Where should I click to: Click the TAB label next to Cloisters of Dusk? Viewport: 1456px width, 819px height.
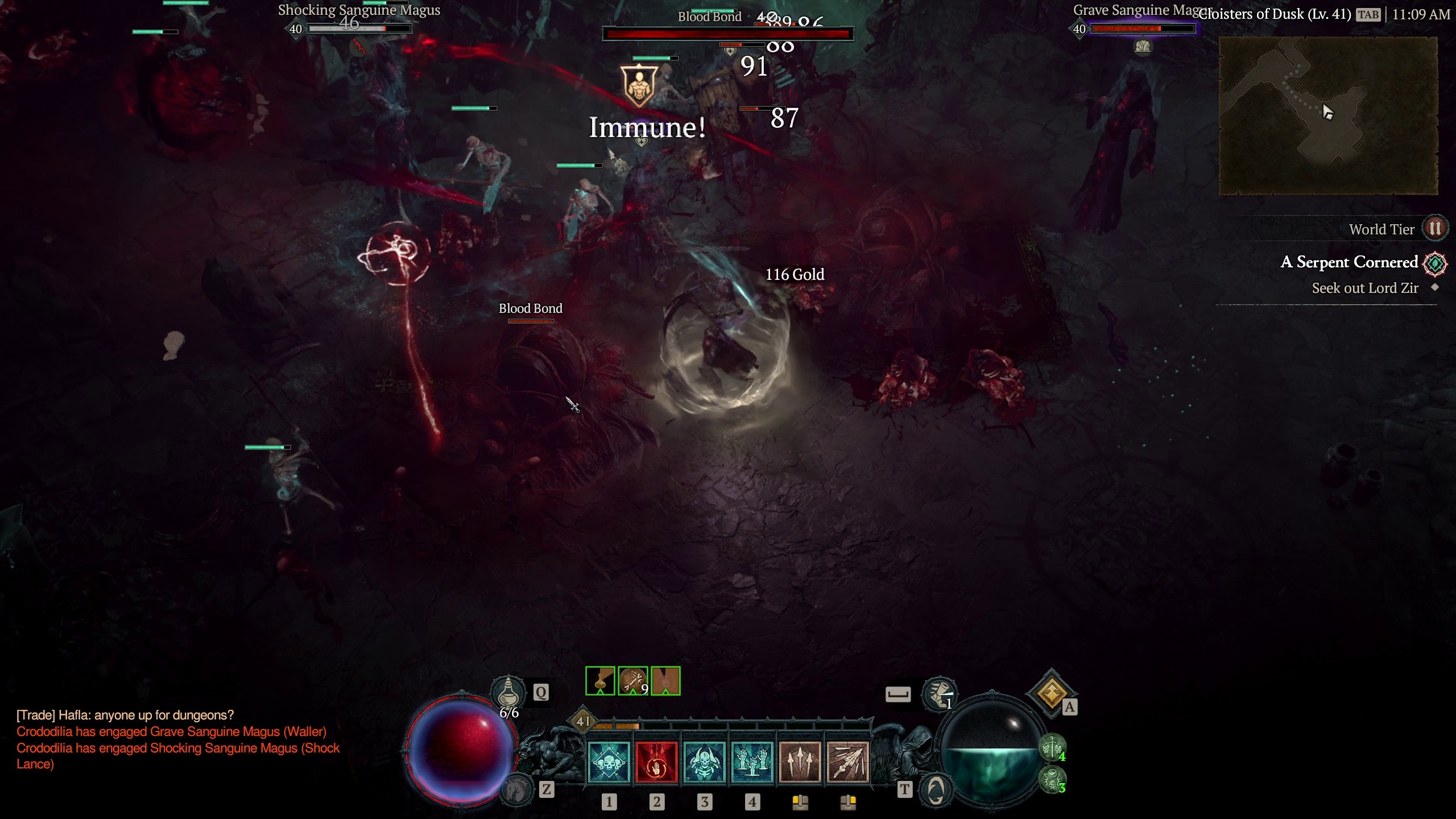(1367, 15)
